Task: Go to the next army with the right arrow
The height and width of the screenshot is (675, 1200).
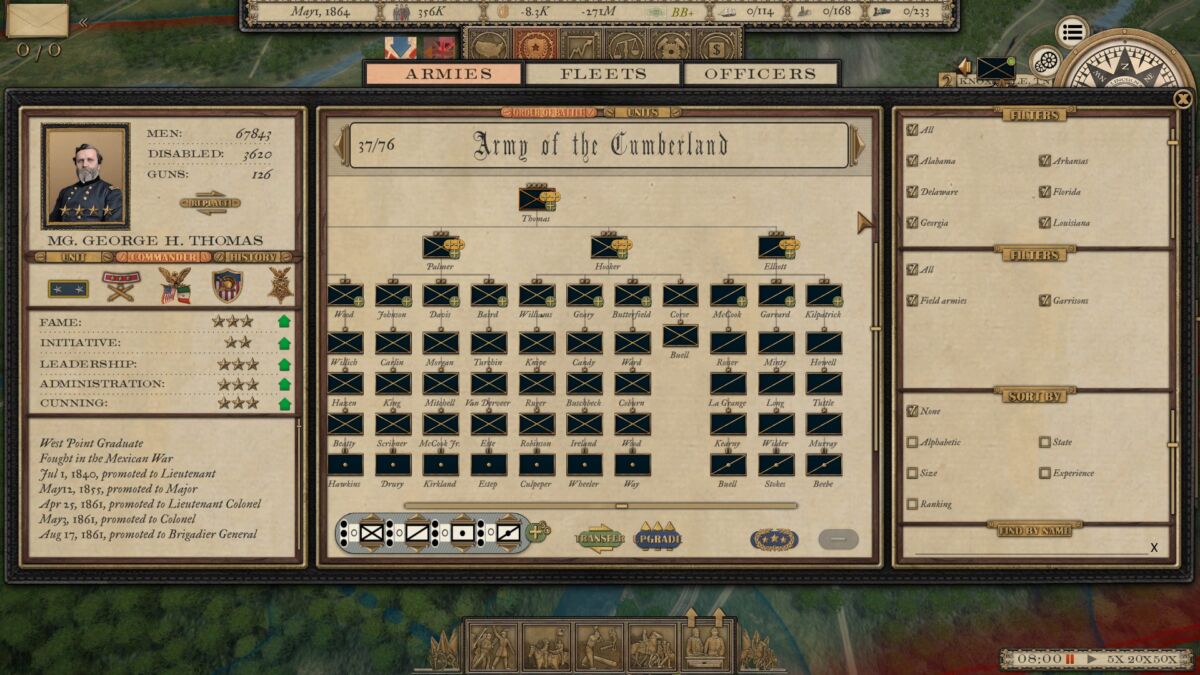Action: tap(859, 146)
